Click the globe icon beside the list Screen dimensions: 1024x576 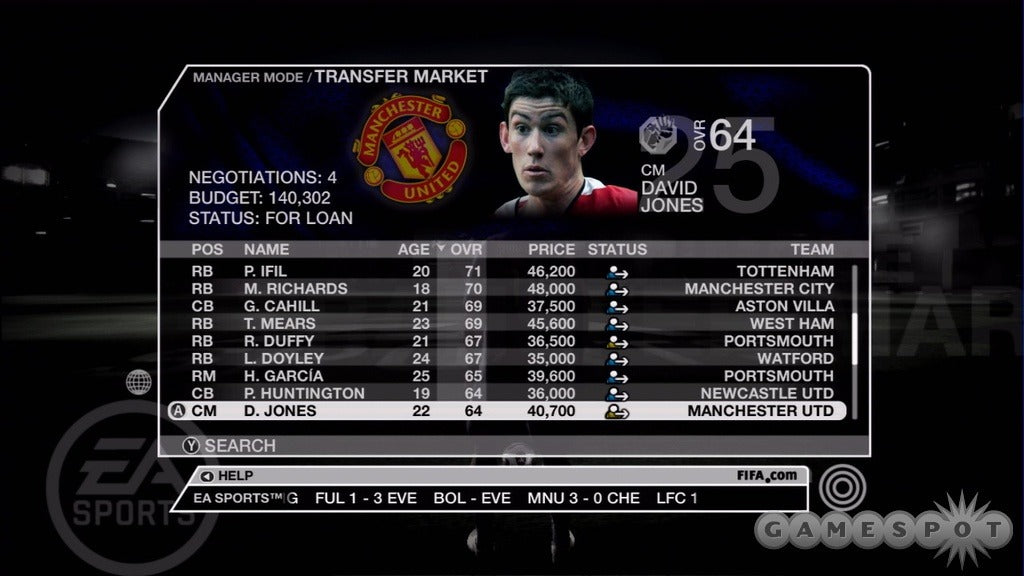[139, 381]
